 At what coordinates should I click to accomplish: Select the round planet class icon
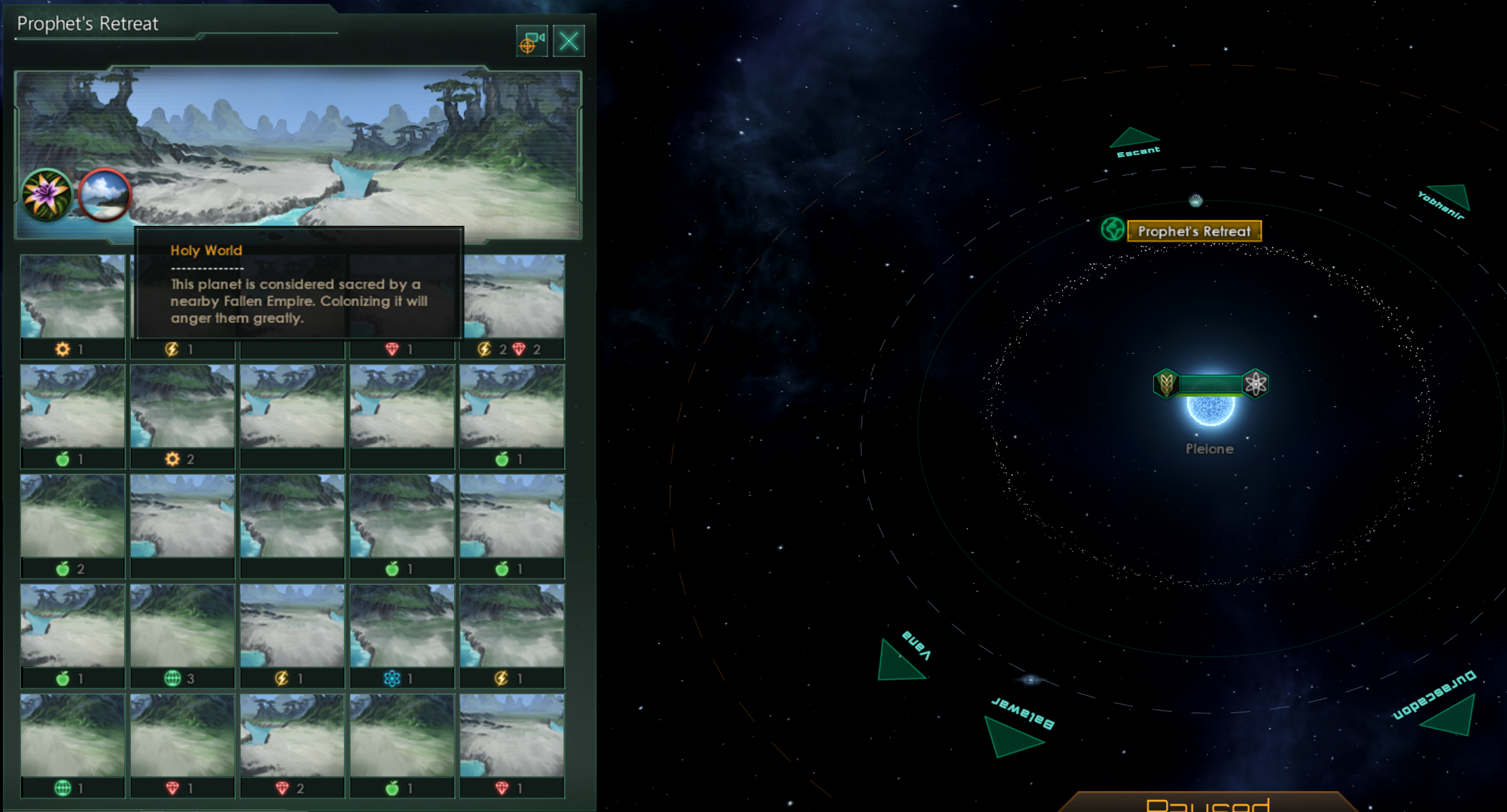click(x=104, y=195)
